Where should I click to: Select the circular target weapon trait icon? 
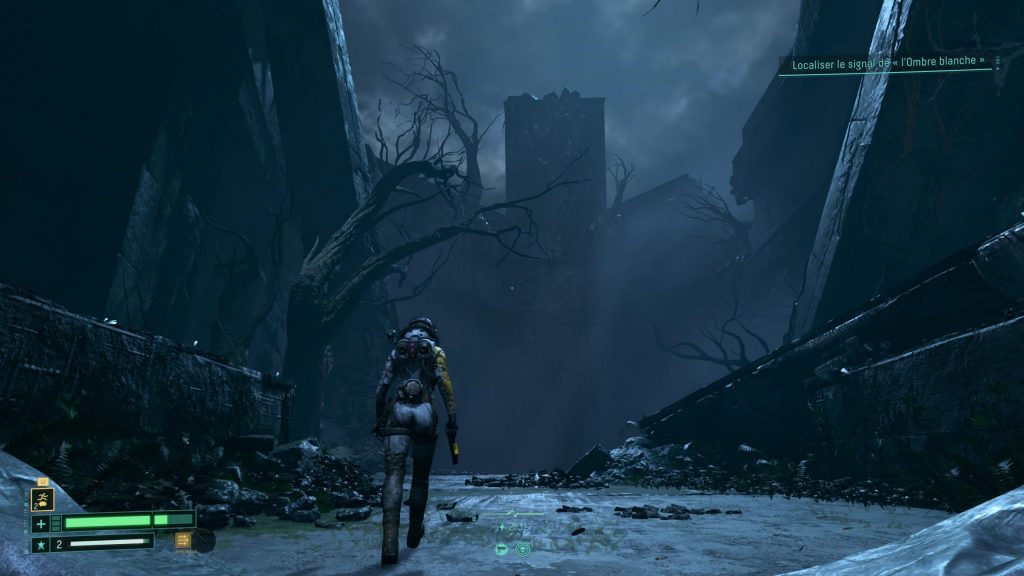click(522, 548)
